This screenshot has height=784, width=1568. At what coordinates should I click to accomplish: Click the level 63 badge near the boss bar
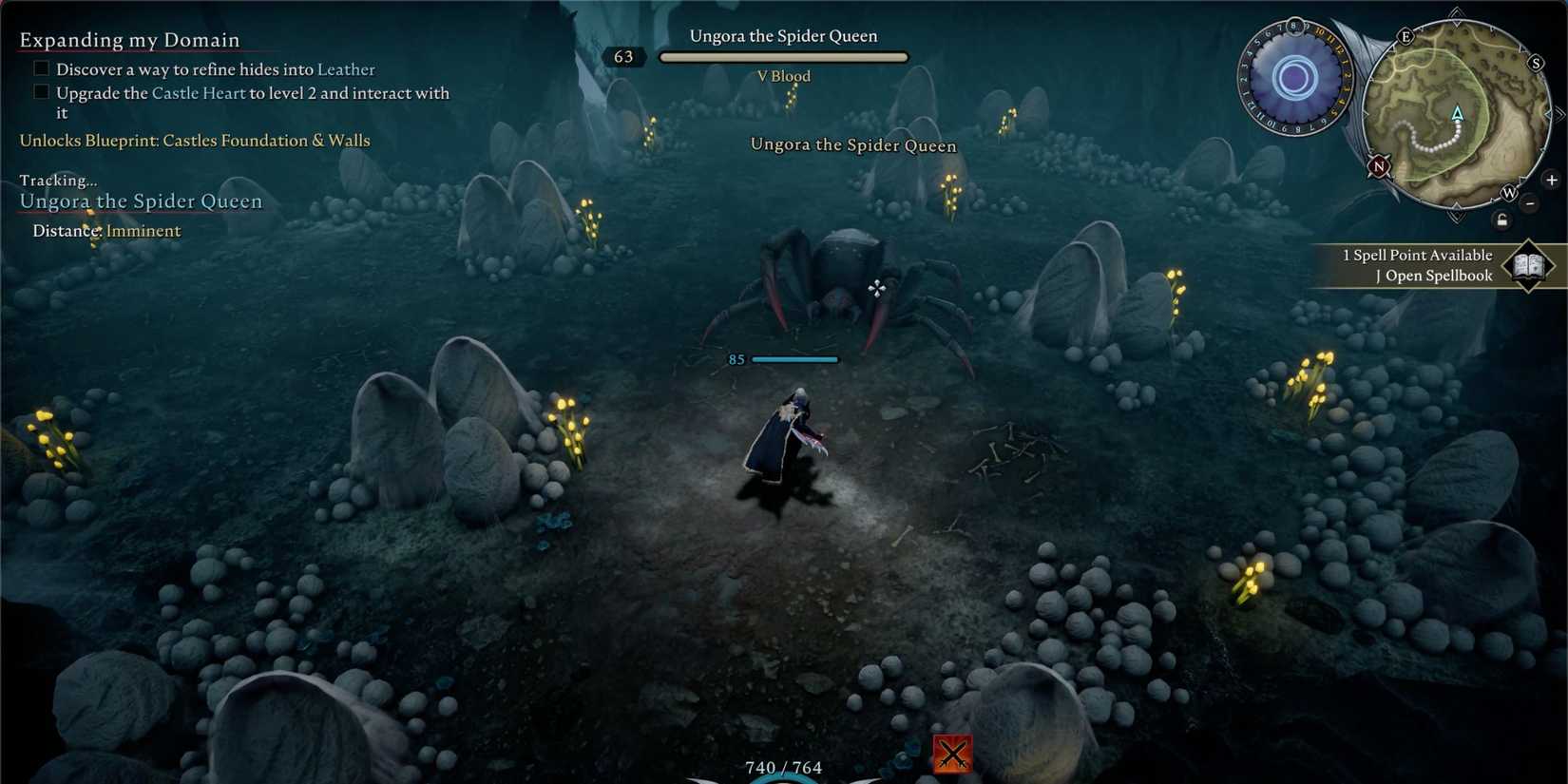click(624, 56)
